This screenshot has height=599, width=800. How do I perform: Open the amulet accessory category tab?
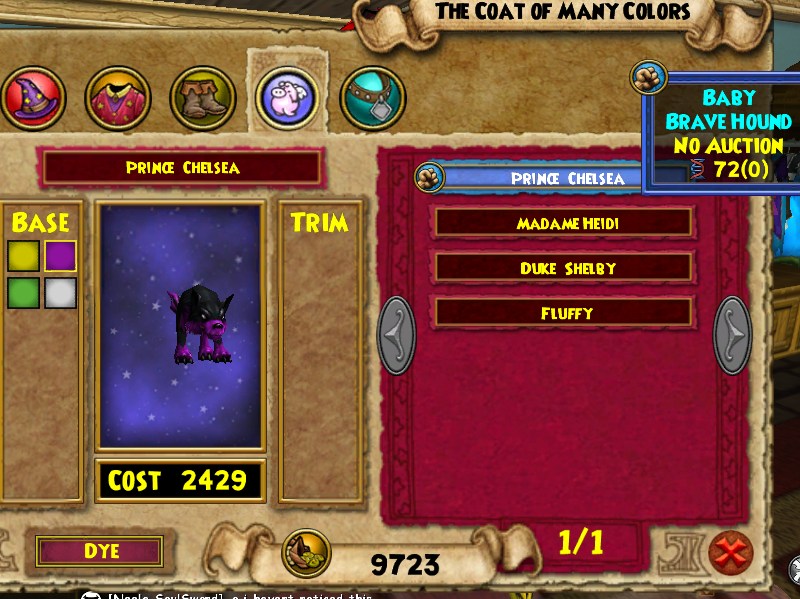point(372,98)
